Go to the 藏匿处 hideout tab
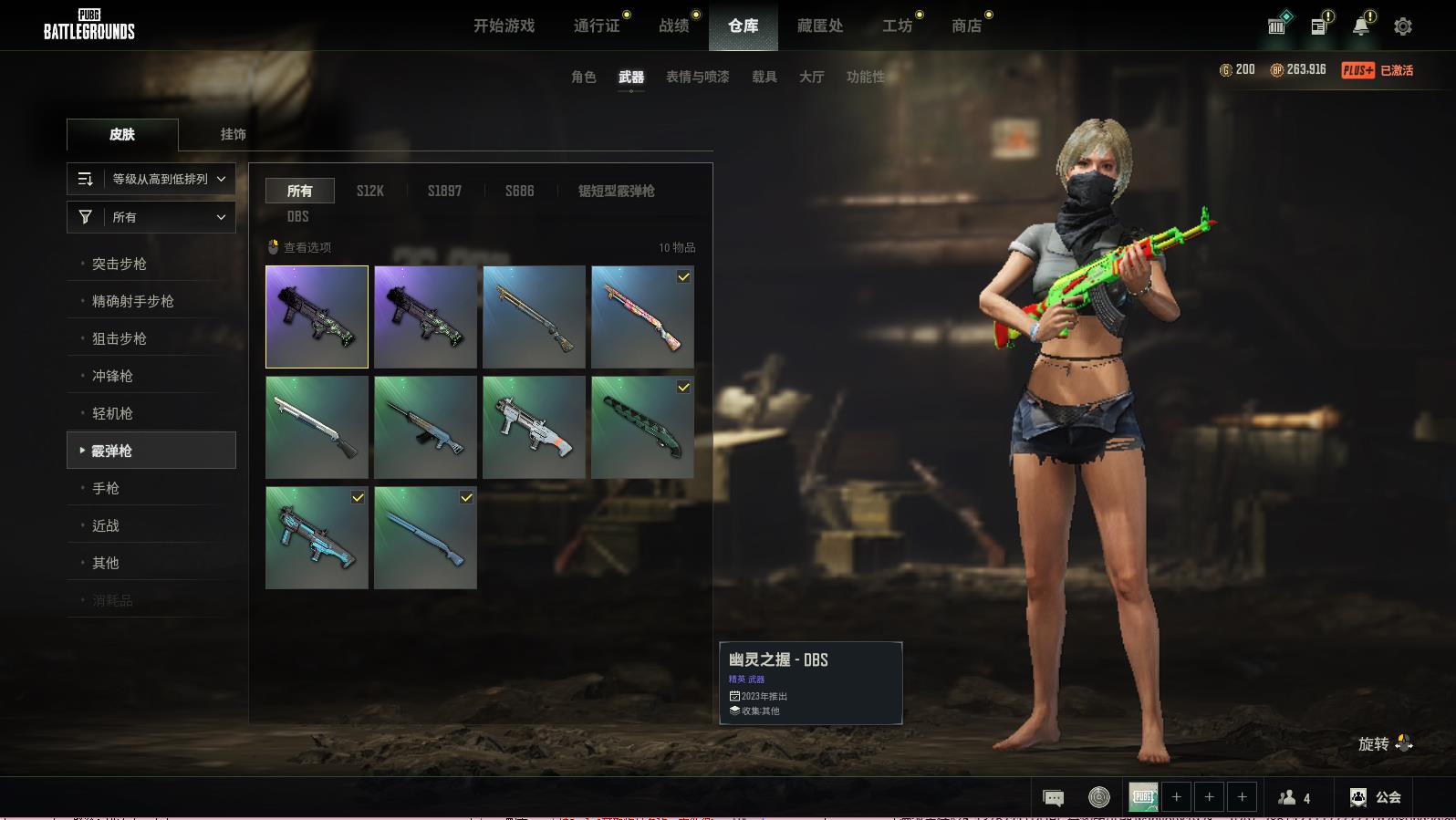Image resolution: width=1456 pixels, height=820 pixels. coord(820,26)
